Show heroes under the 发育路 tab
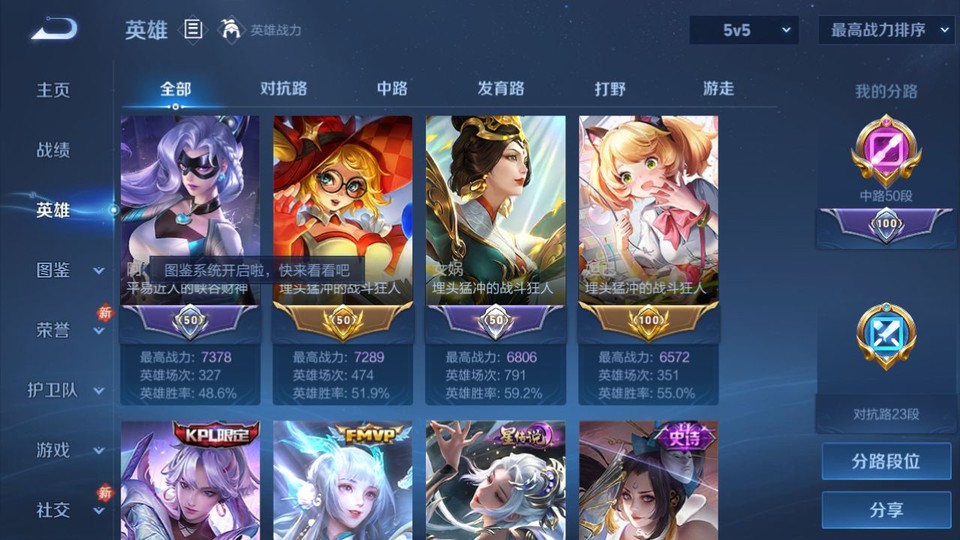The height and width of the screenshot is (540, 960). (501, 89)
